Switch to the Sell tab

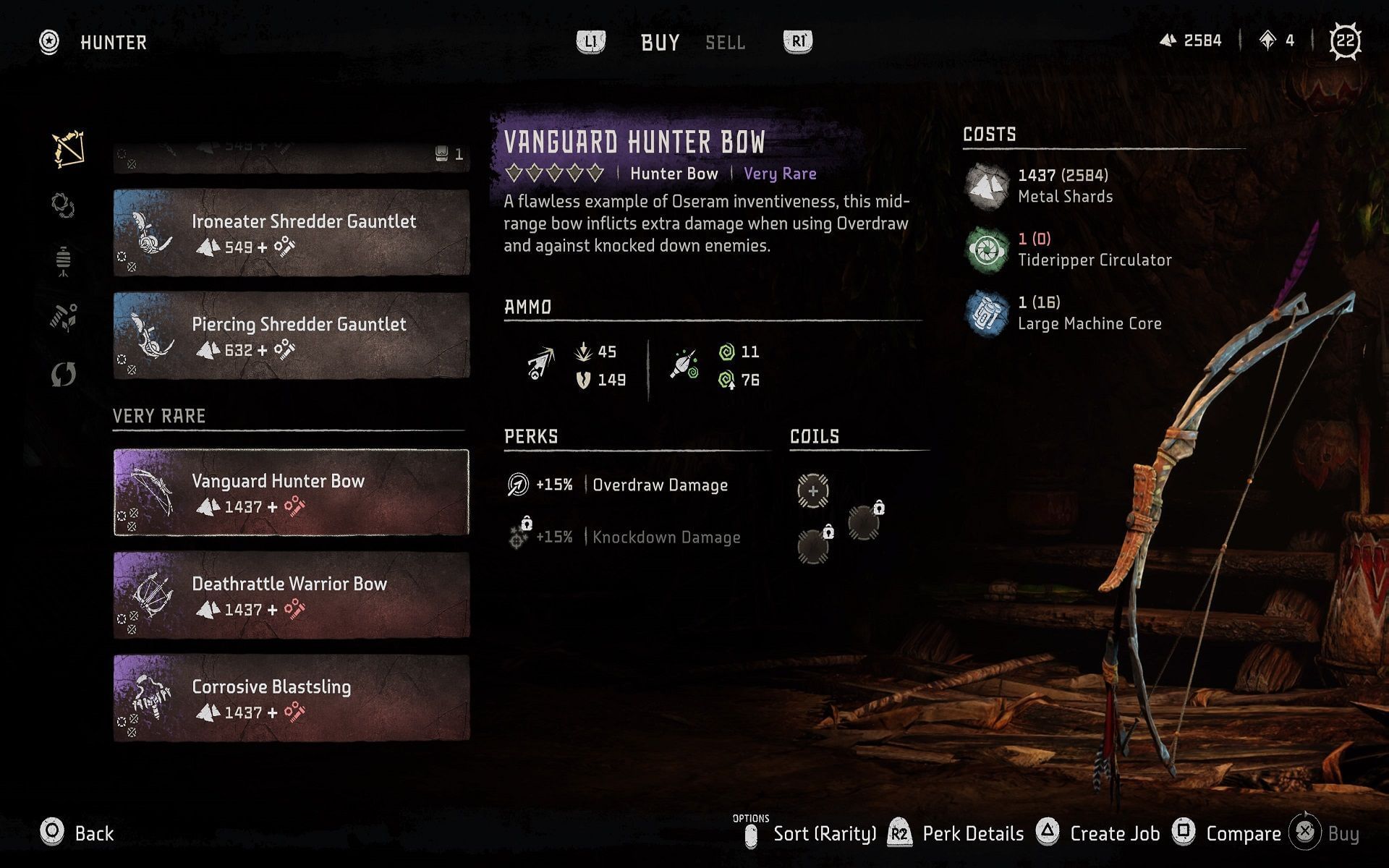pos(724,42)
